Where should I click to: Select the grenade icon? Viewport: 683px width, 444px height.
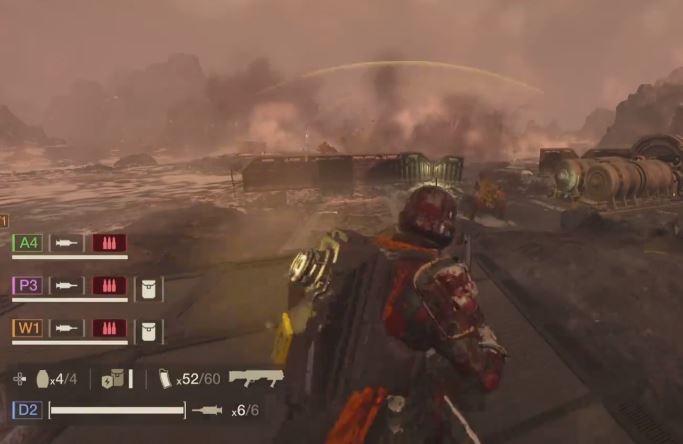tap(43, 379)
